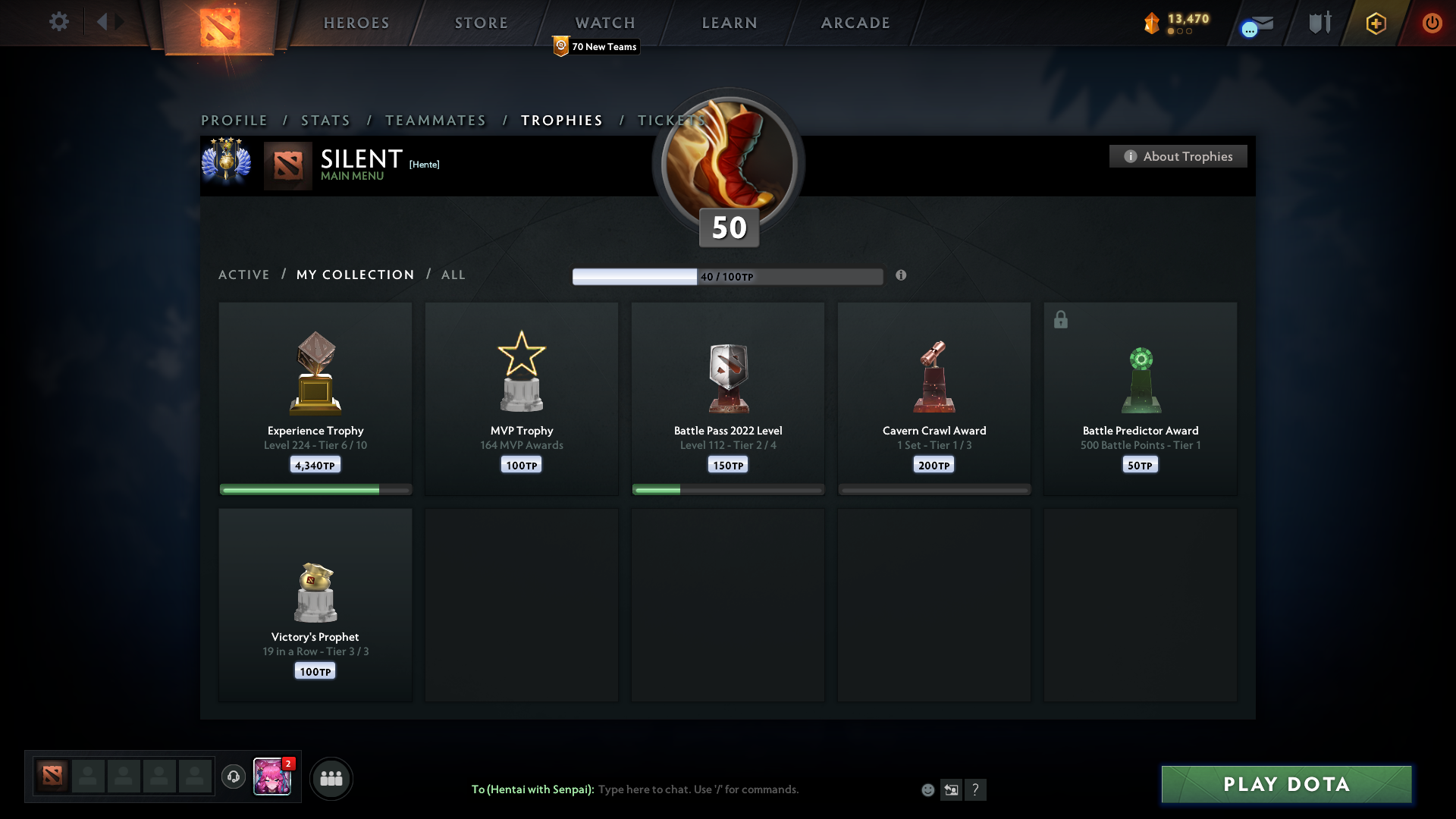Open the friends list circle icon
Viewport: 1456px width, 819px height.
[331, 778]
